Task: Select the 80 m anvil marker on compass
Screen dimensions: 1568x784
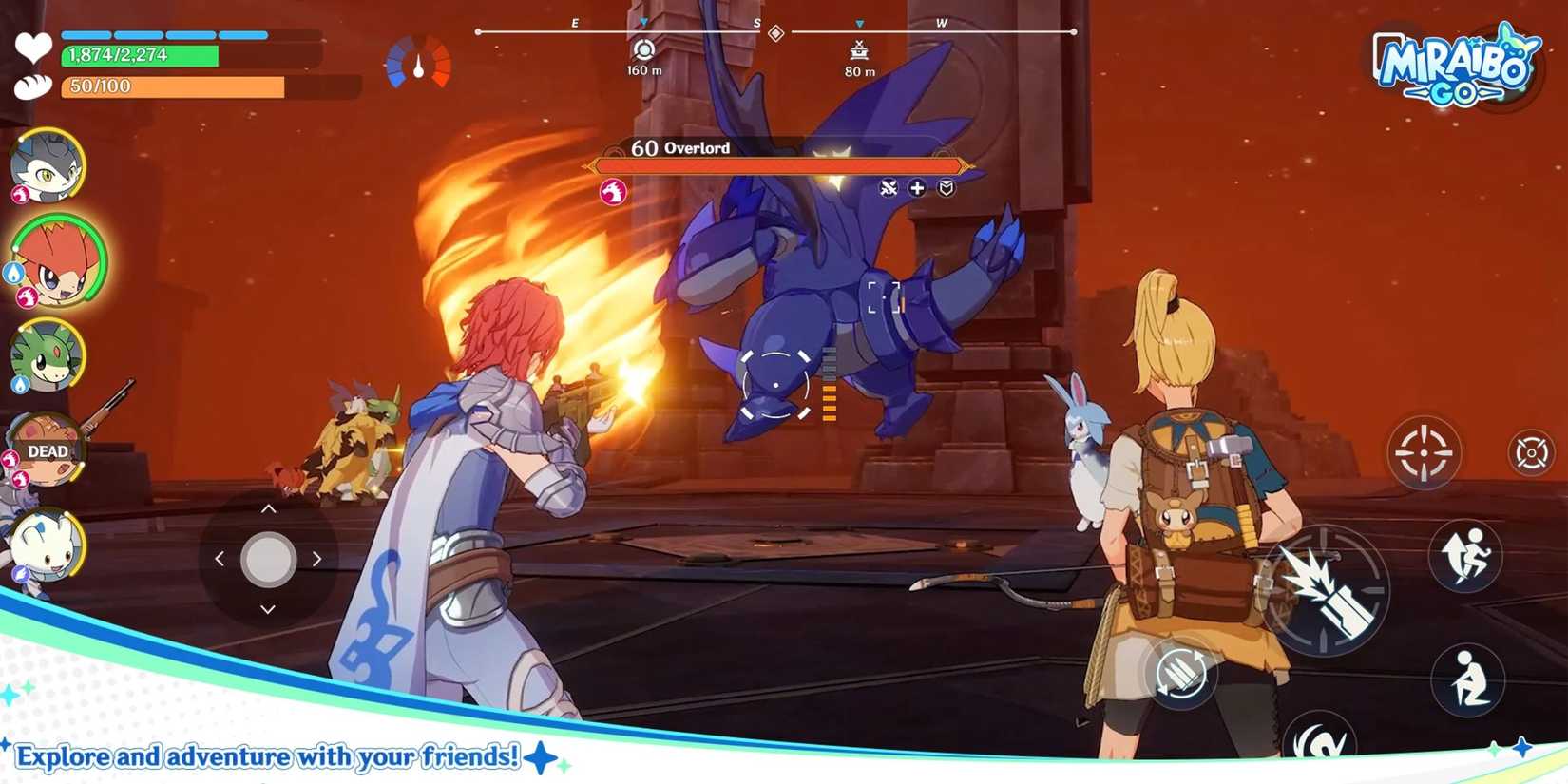Action: click(858, 52)
